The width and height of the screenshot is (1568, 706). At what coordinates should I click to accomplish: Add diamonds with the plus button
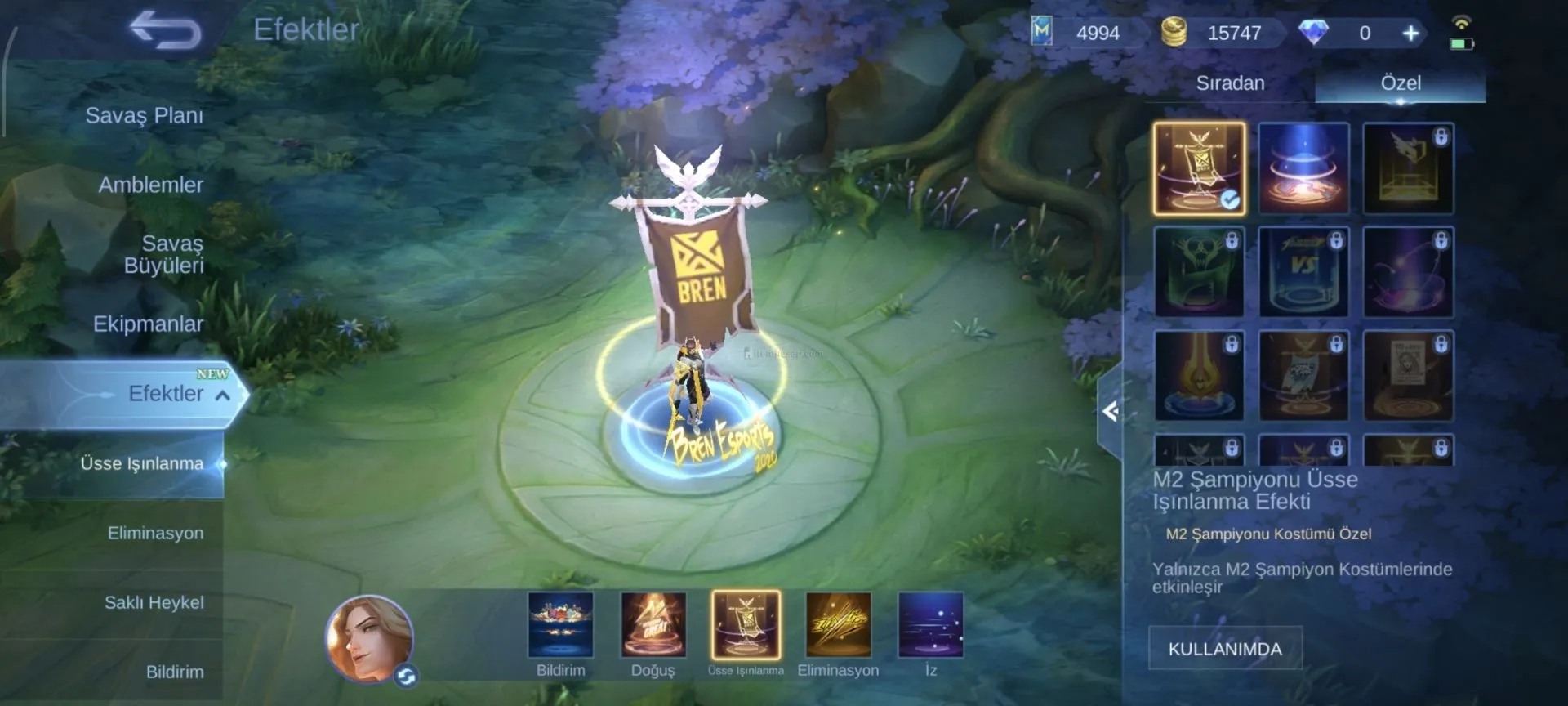1410,34
